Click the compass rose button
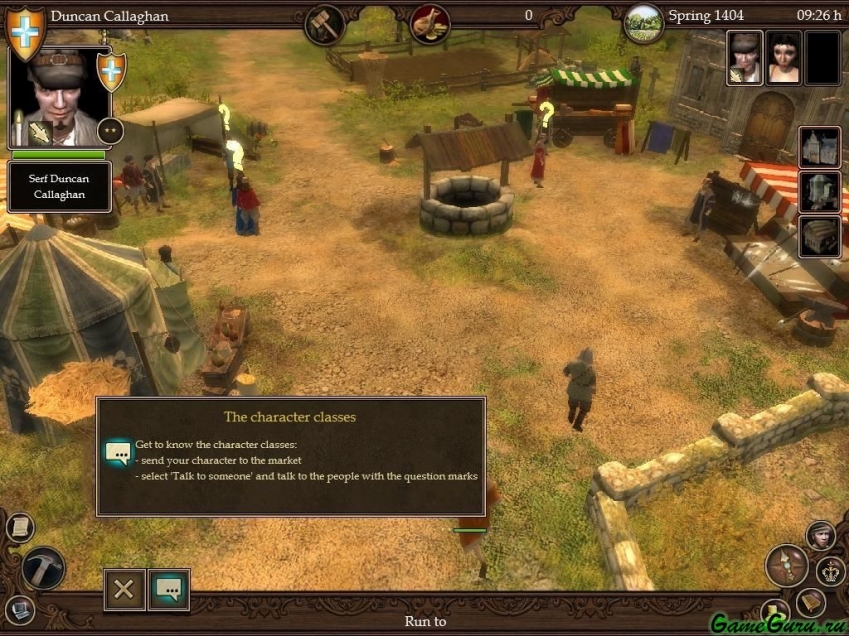Viewport: 849px width, 636px height. point(786,566)
